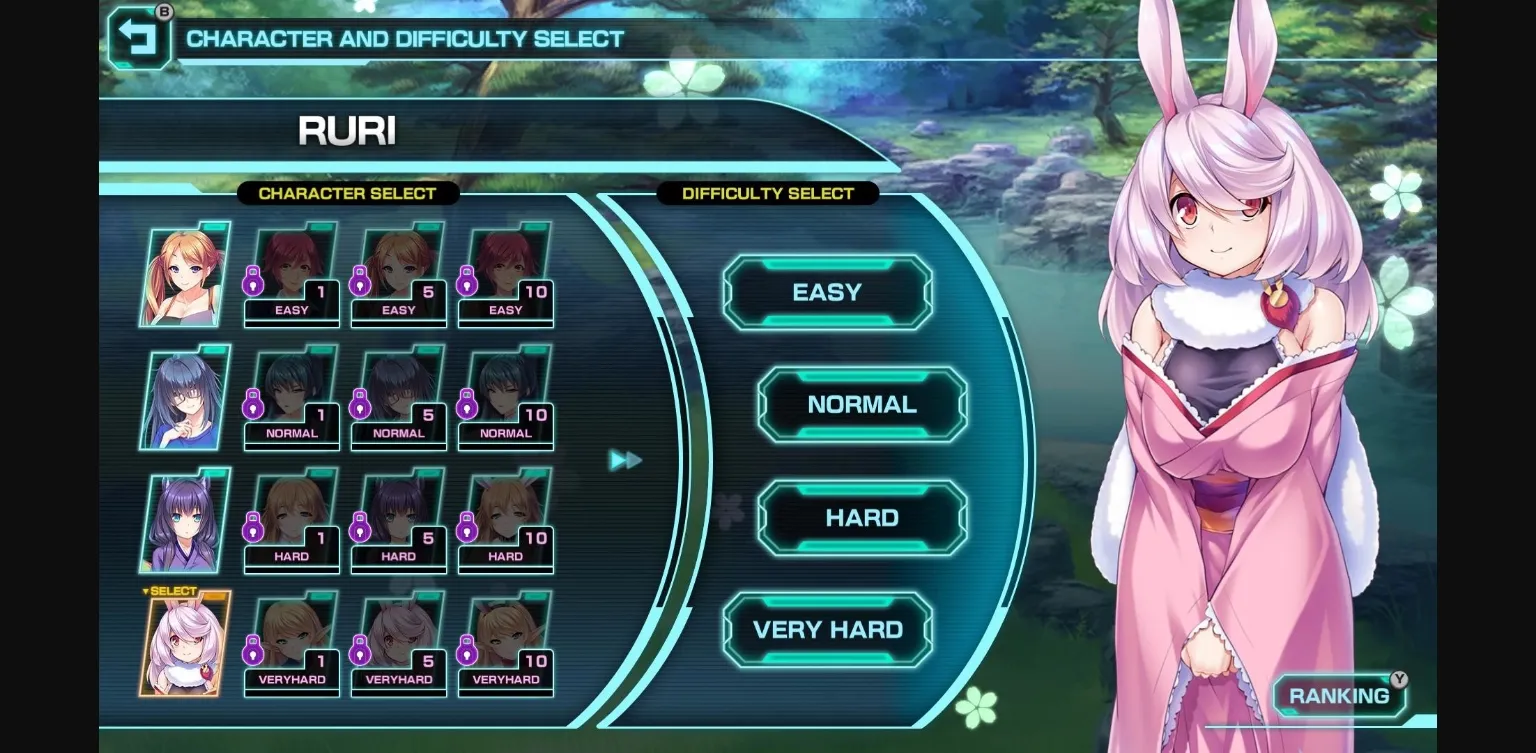Select HARD difficulty

click(x=861, y=517)
